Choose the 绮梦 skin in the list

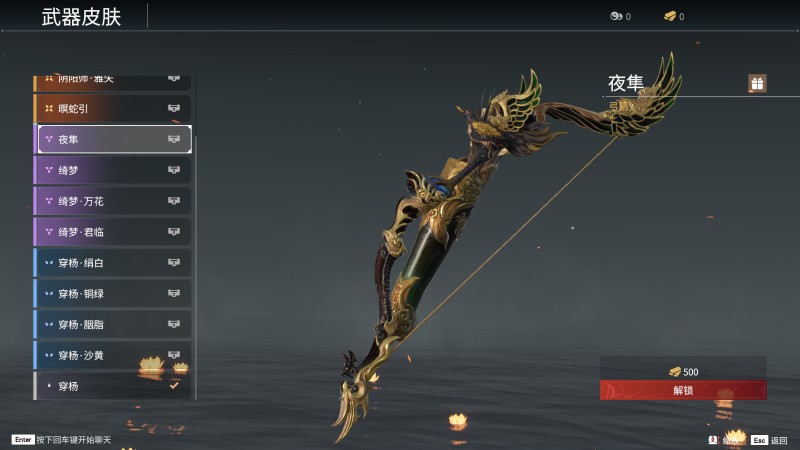tap(113, 170)
